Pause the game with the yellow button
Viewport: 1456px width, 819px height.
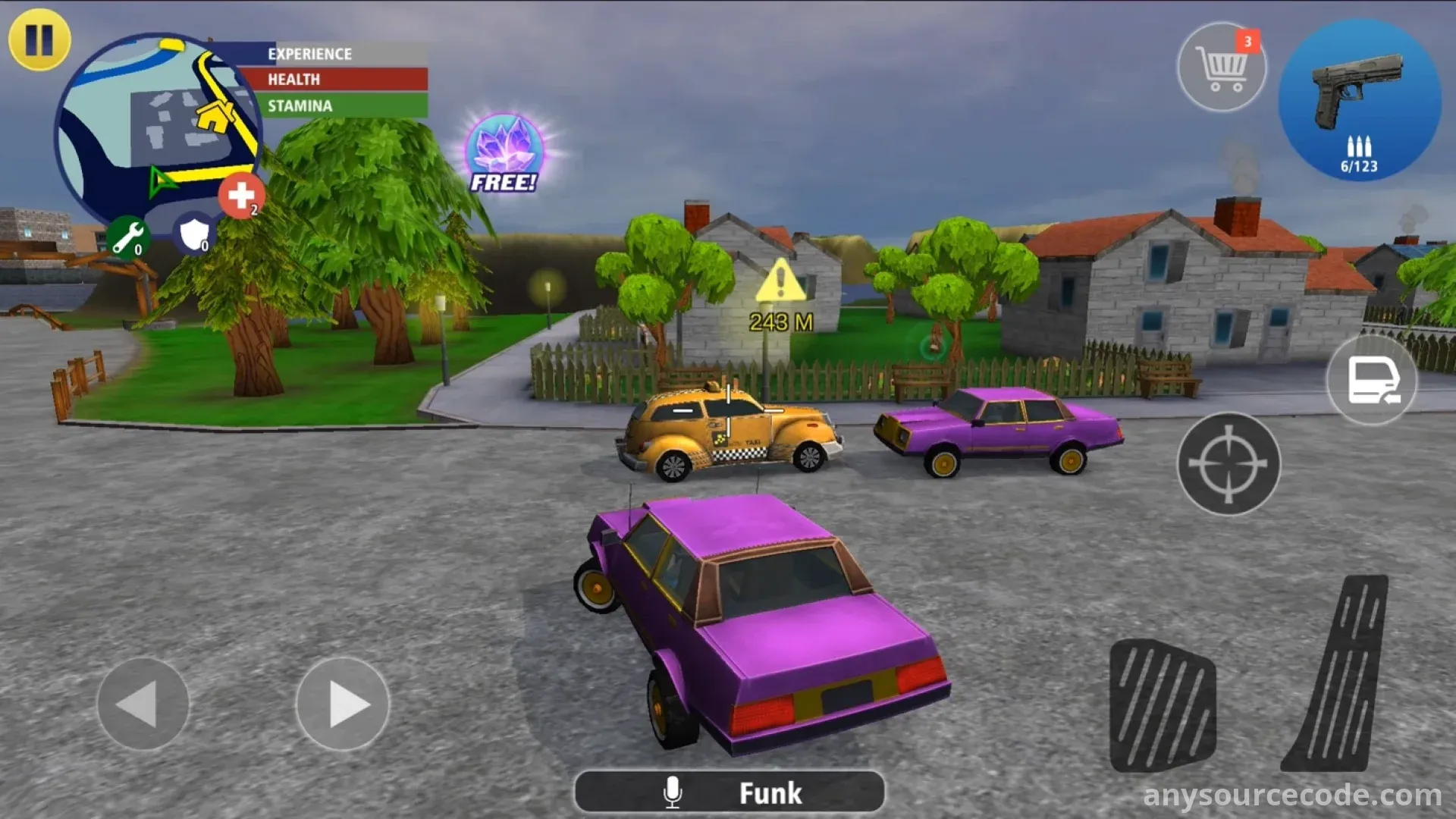pos(39,39)
